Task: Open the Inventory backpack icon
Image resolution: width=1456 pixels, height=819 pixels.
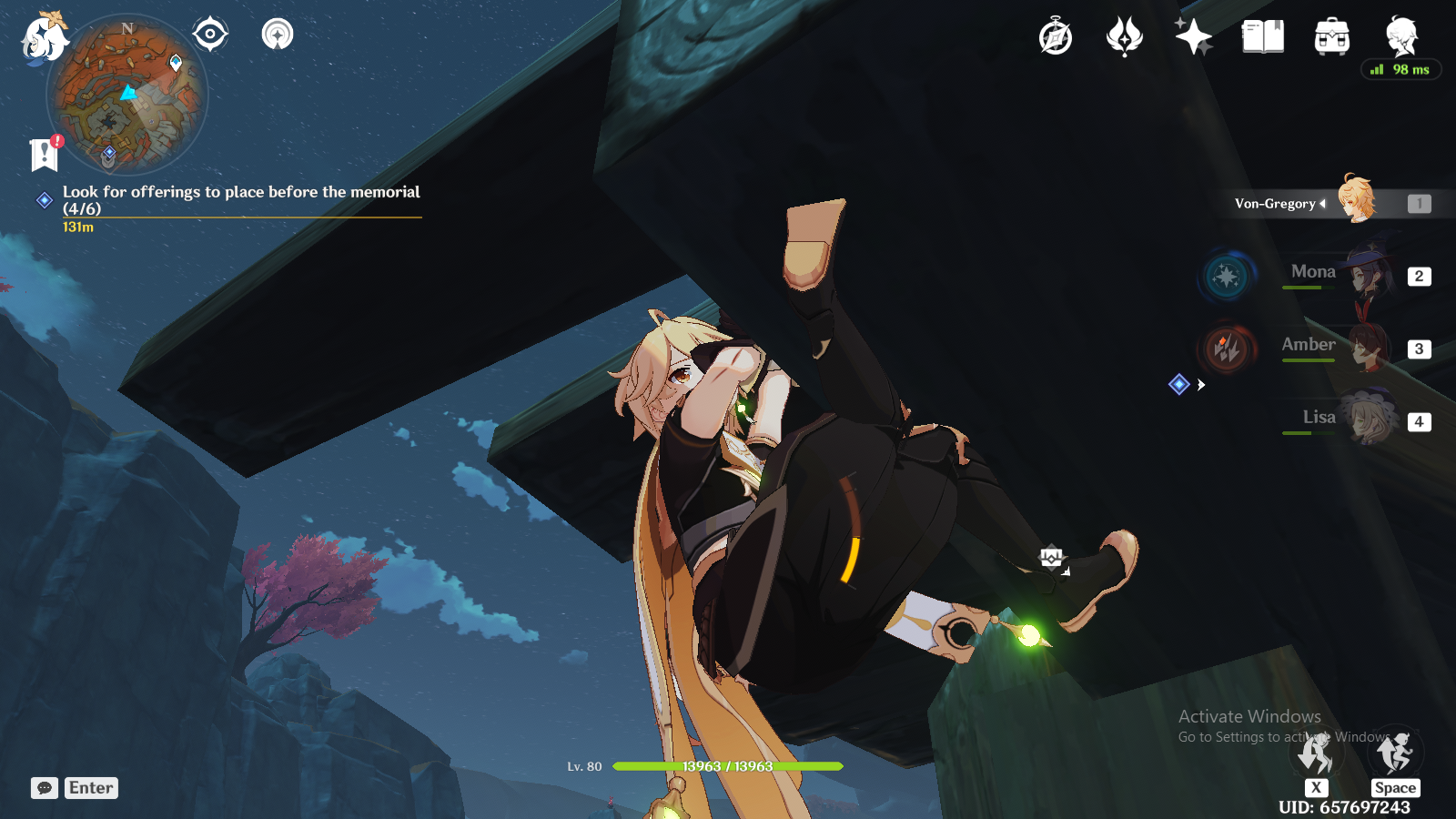Action: (1330, 36)
